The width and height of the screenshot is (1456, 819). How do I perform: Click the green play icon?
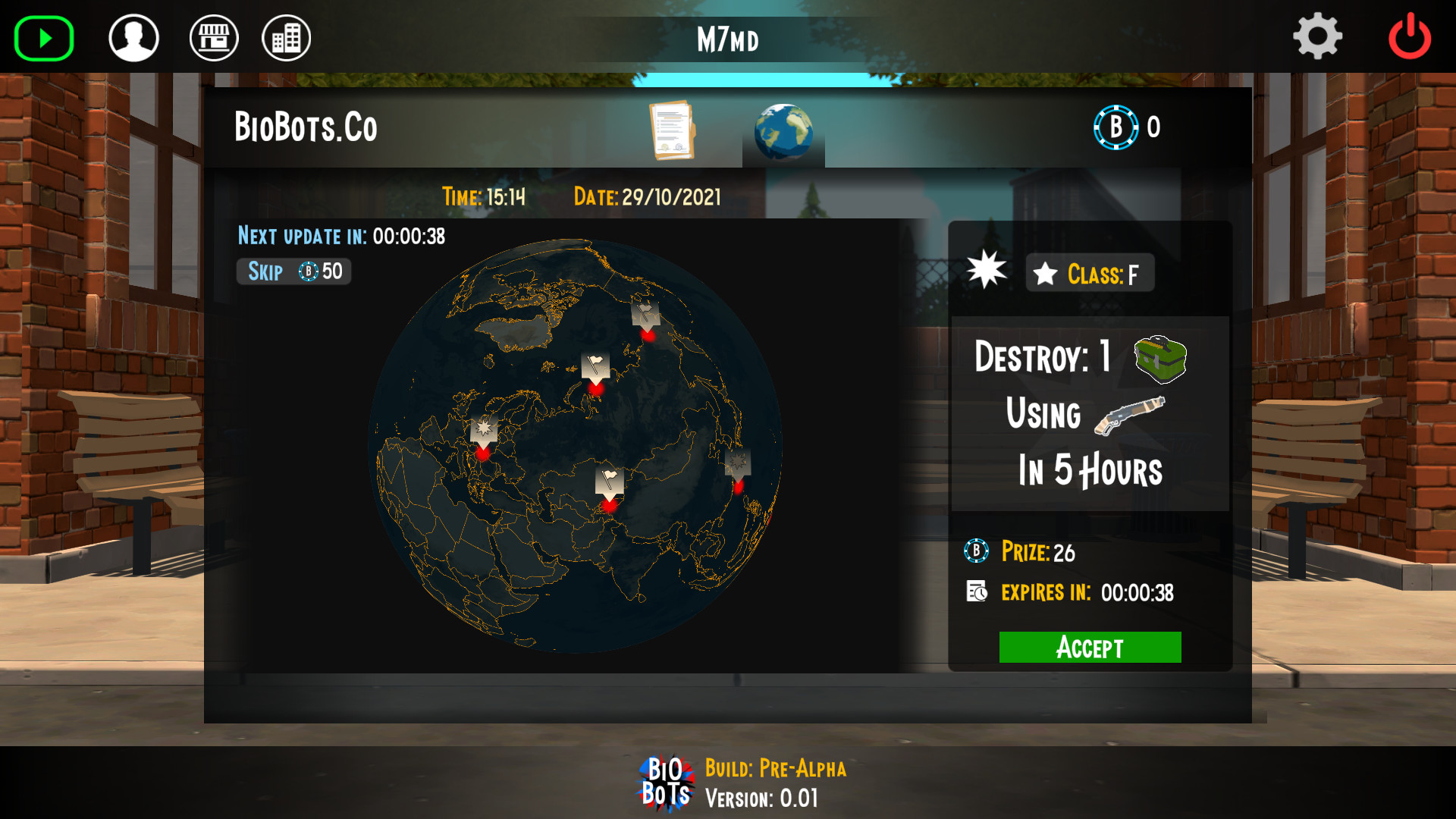click(43, 36)
